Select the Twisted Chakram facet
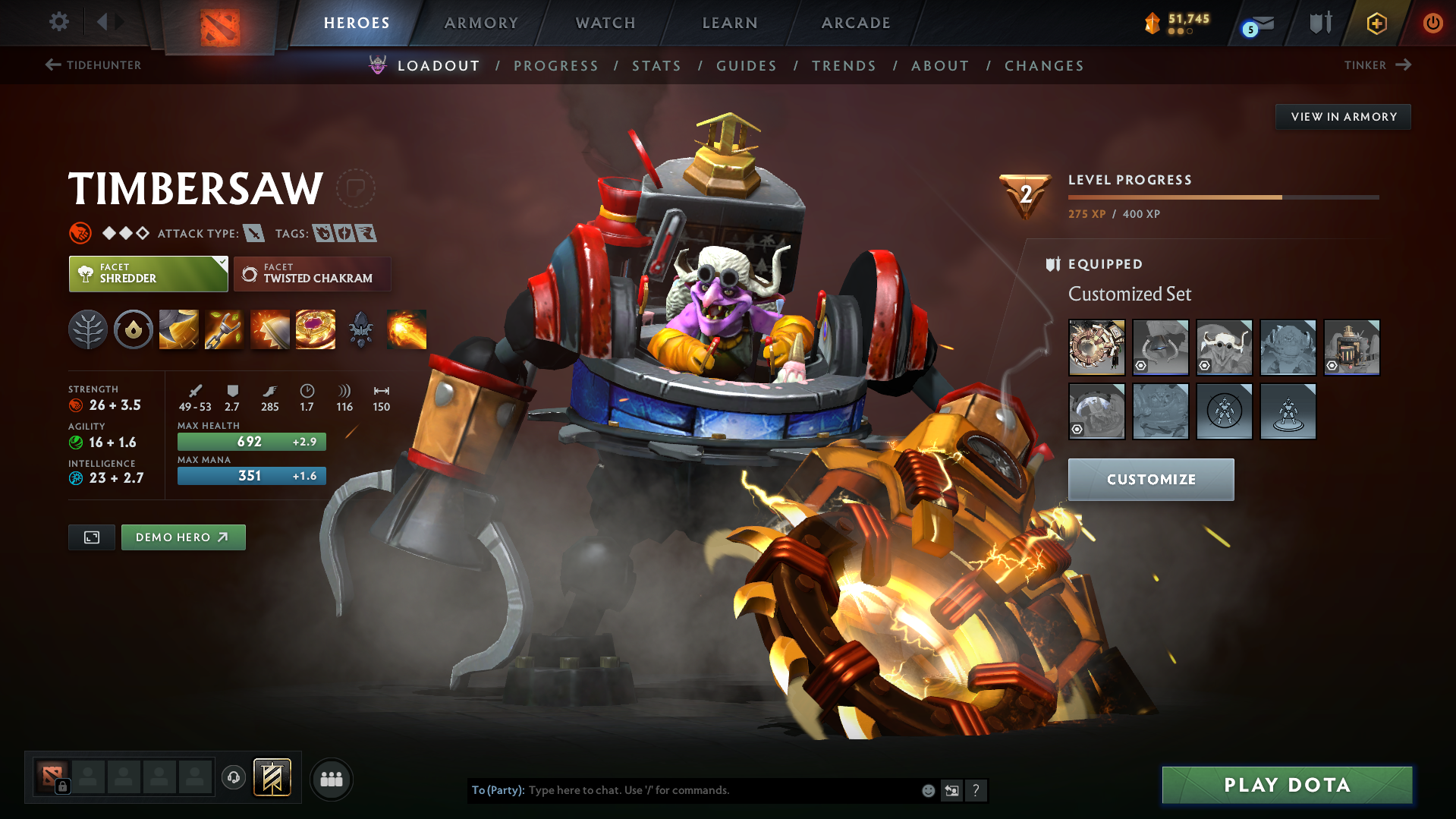1456x819 pixels. tap(312, 274)
